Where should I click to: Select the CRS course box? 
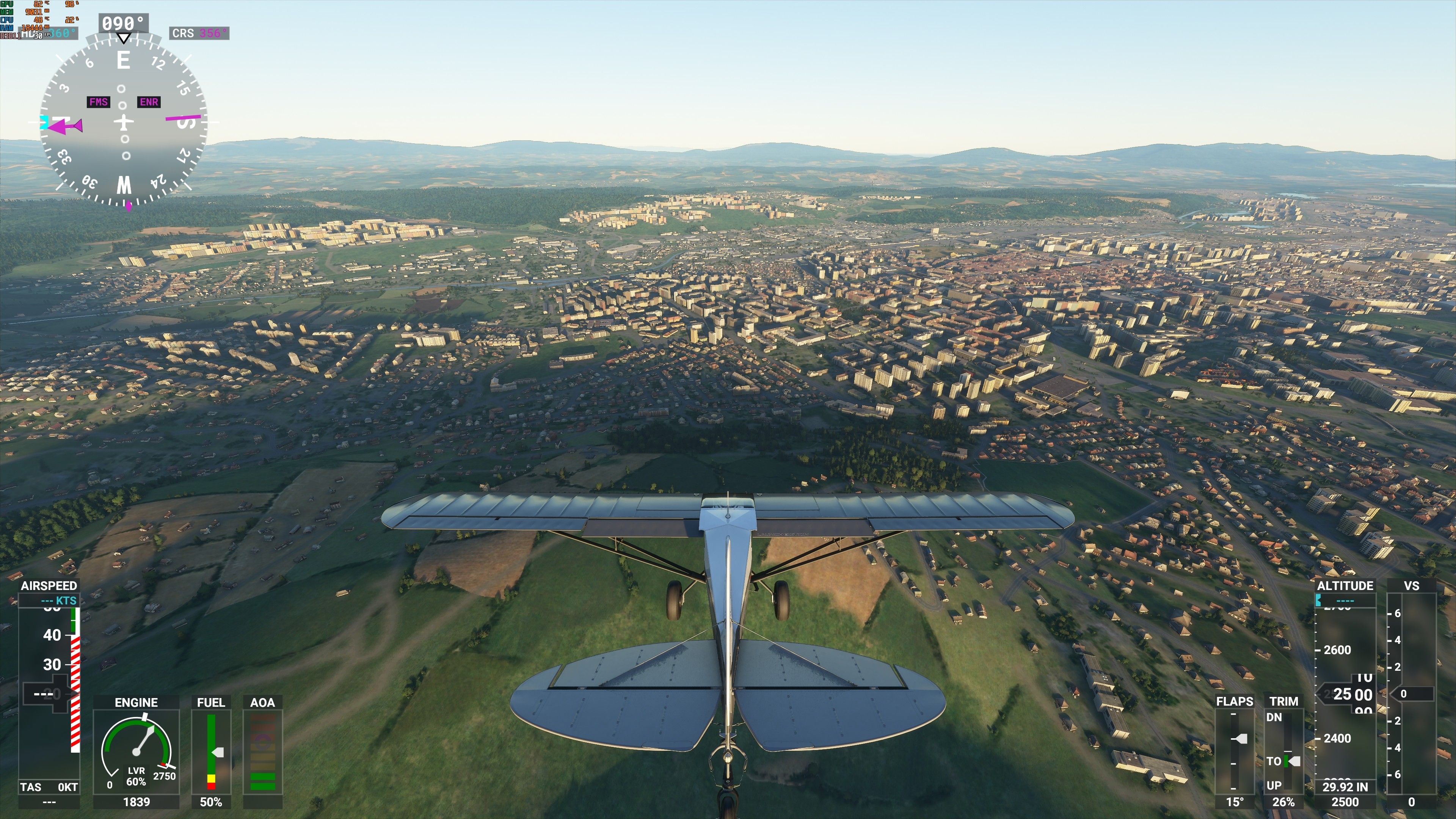(199, 33)
